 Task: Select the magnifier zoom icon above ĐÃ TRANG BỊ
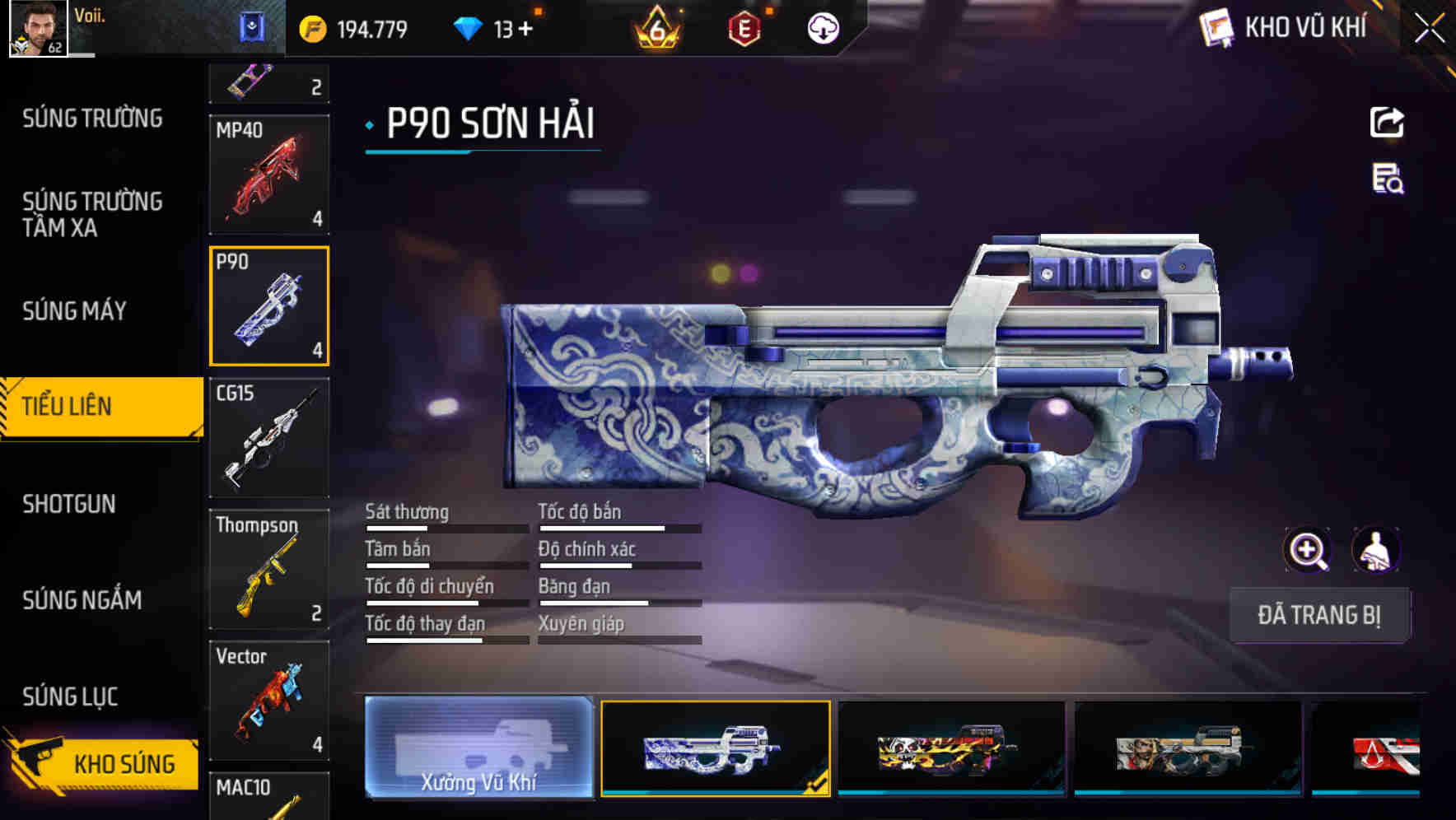1306,550
